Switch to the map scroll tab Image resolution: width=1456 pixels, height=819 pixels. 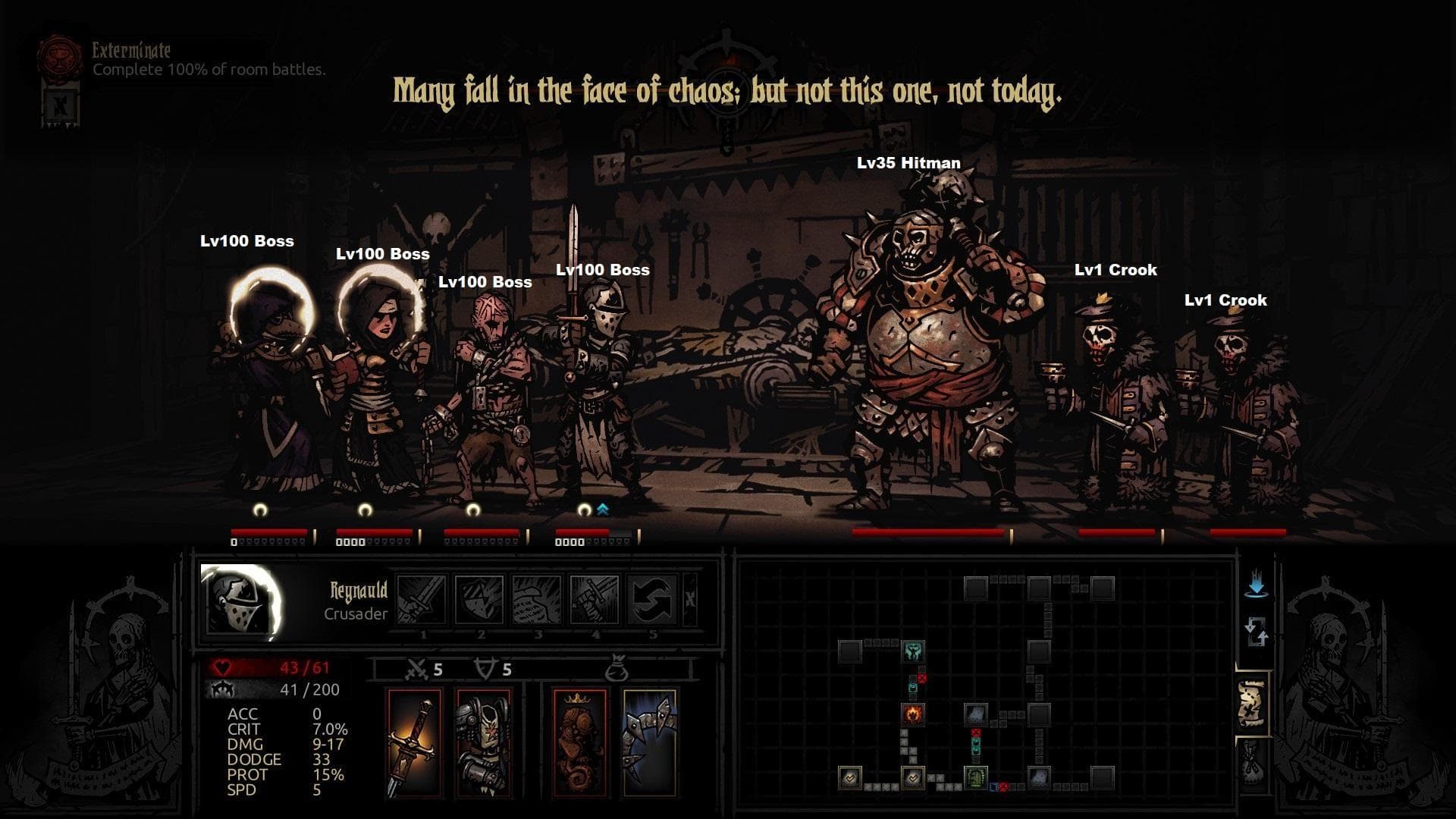point(1252,704)
